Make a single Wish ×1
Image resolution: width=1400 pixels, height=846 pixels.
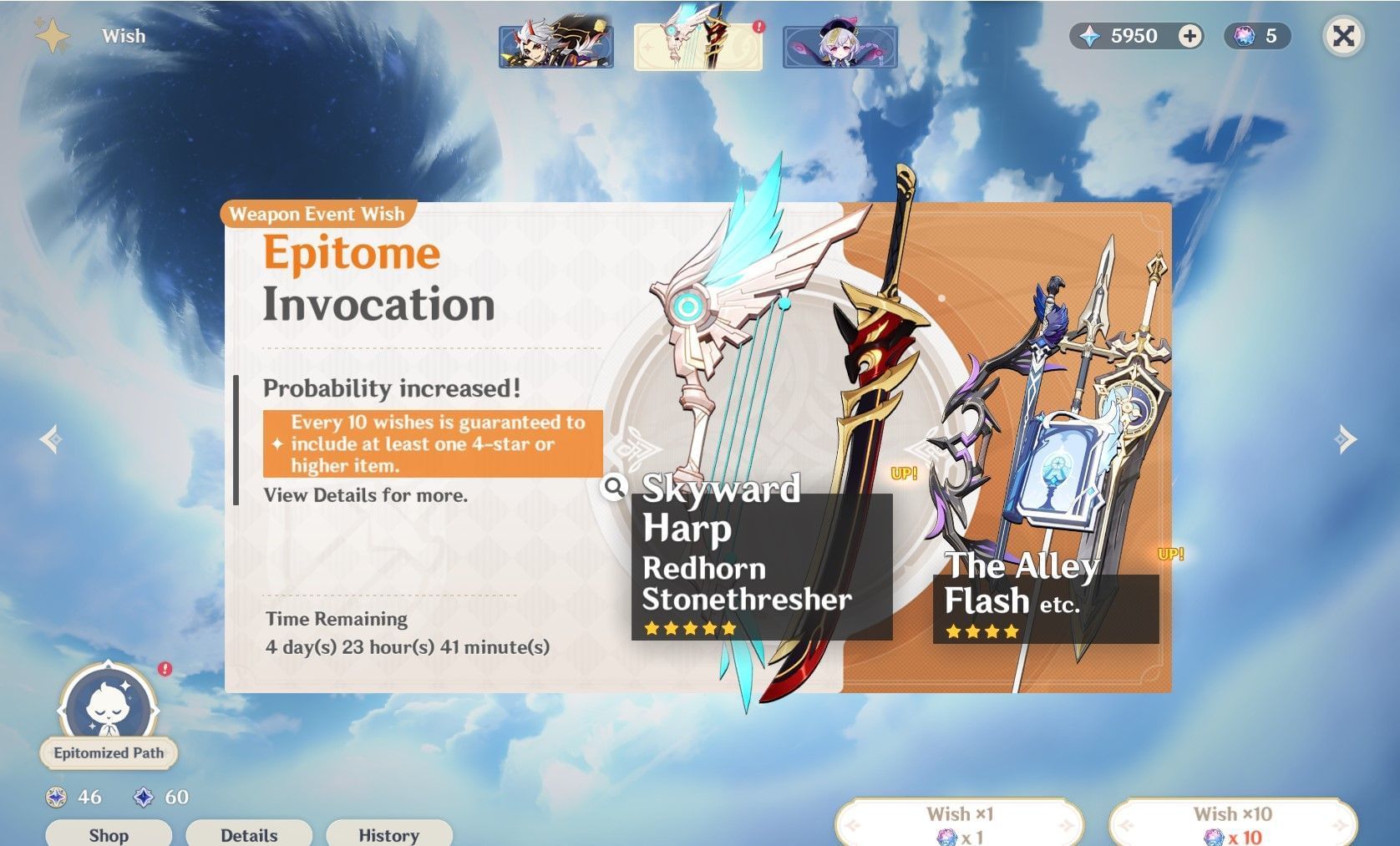959,823
